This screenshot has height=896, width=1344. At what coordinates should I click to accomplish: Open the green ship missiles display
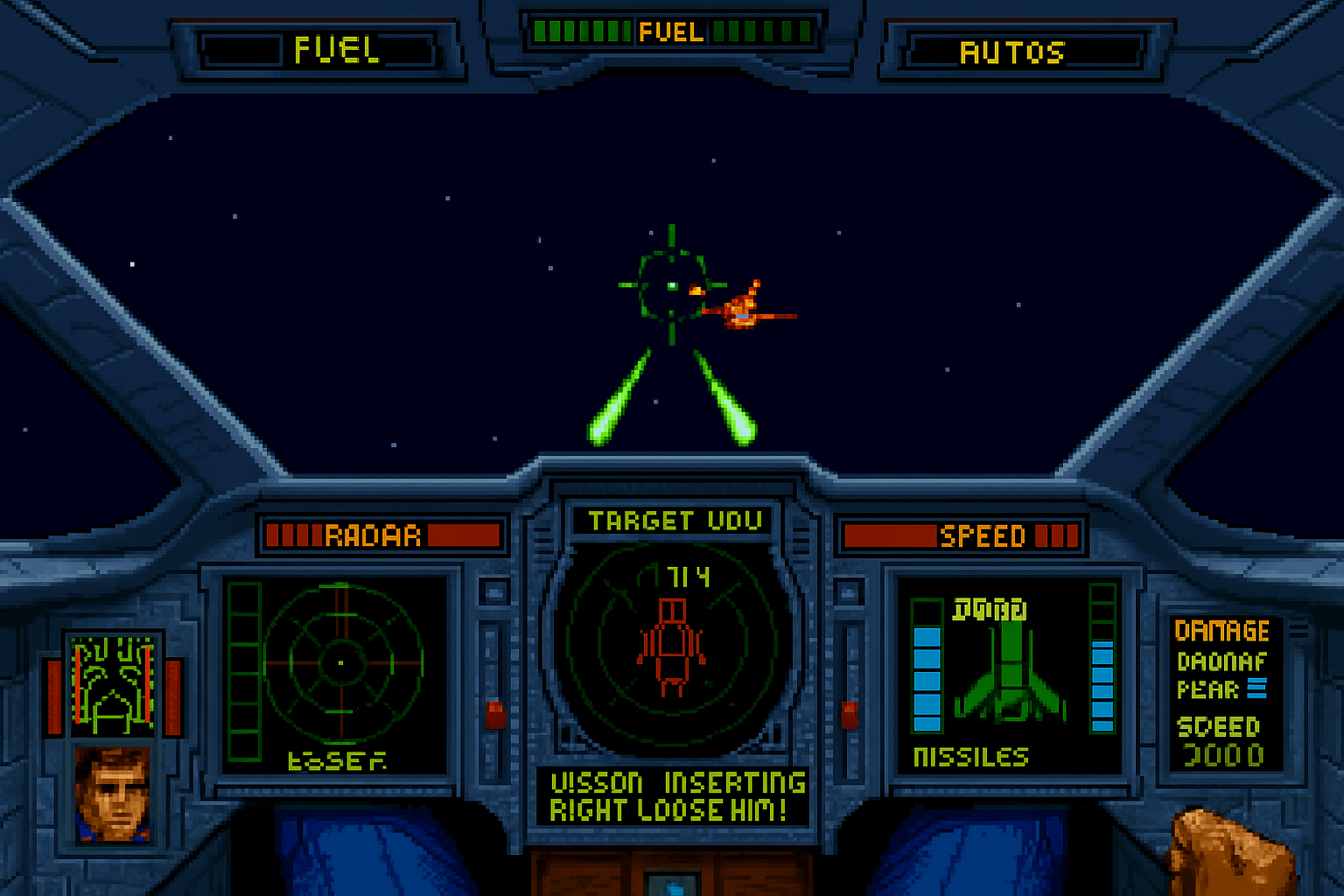1010,675
